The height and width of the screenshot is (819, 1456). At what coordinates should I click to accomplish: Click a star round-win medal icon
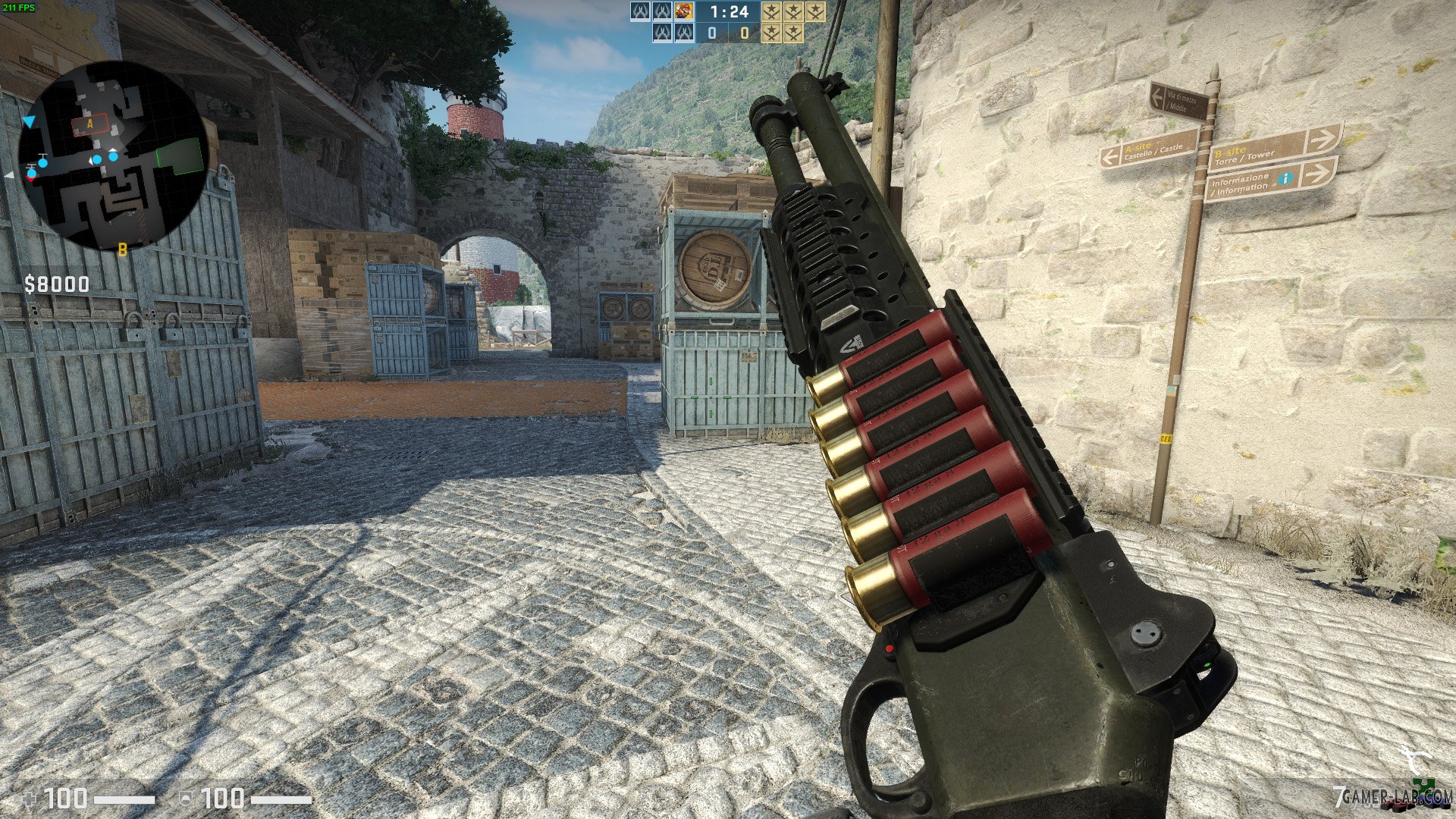pyautogui.click(x=771, y=12)
